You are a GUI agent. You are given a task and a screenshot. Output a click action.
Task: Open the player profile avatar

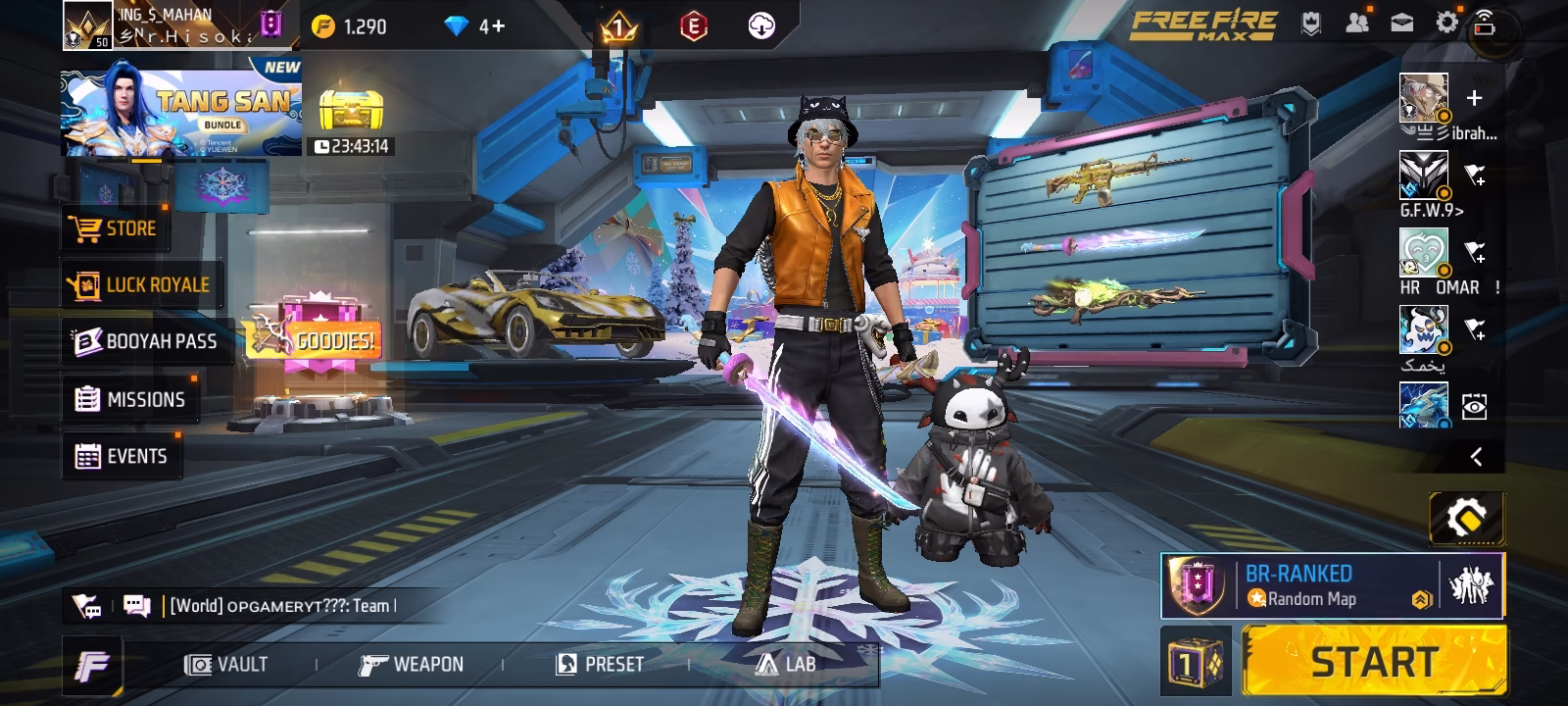pos(87,25)
